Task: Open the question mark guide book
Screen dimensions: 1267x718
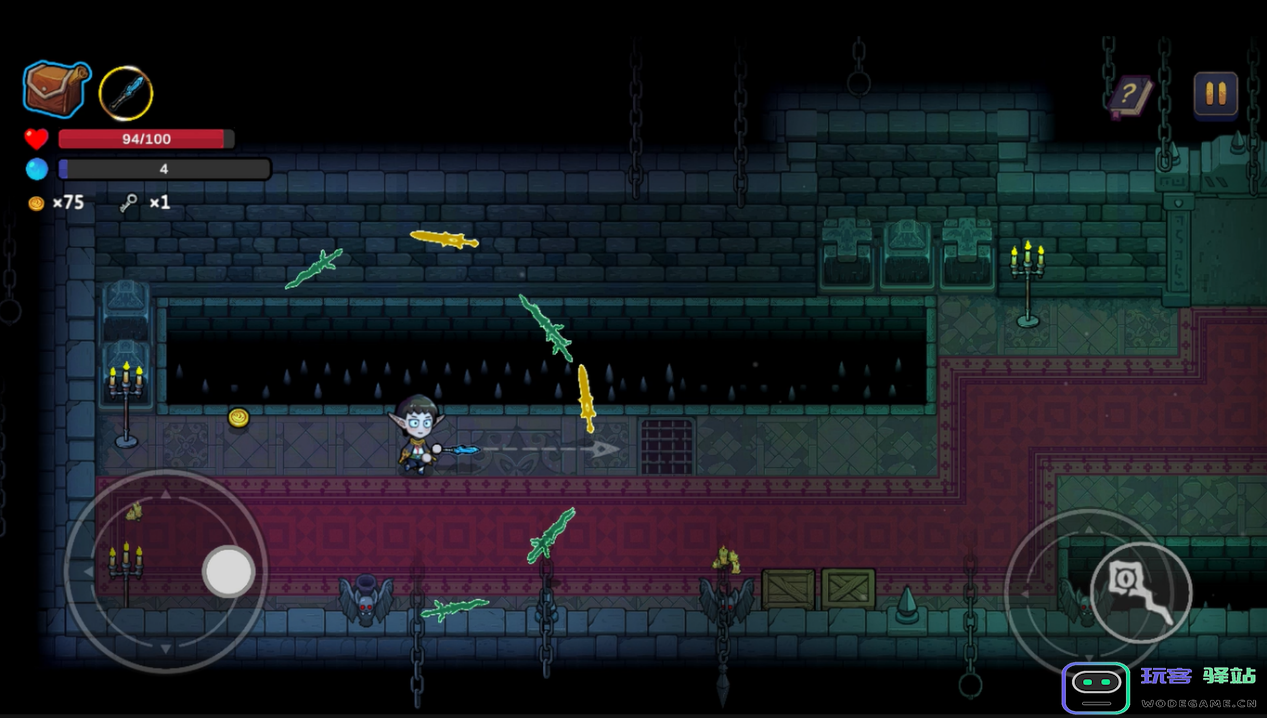Action: point(1130,97)
